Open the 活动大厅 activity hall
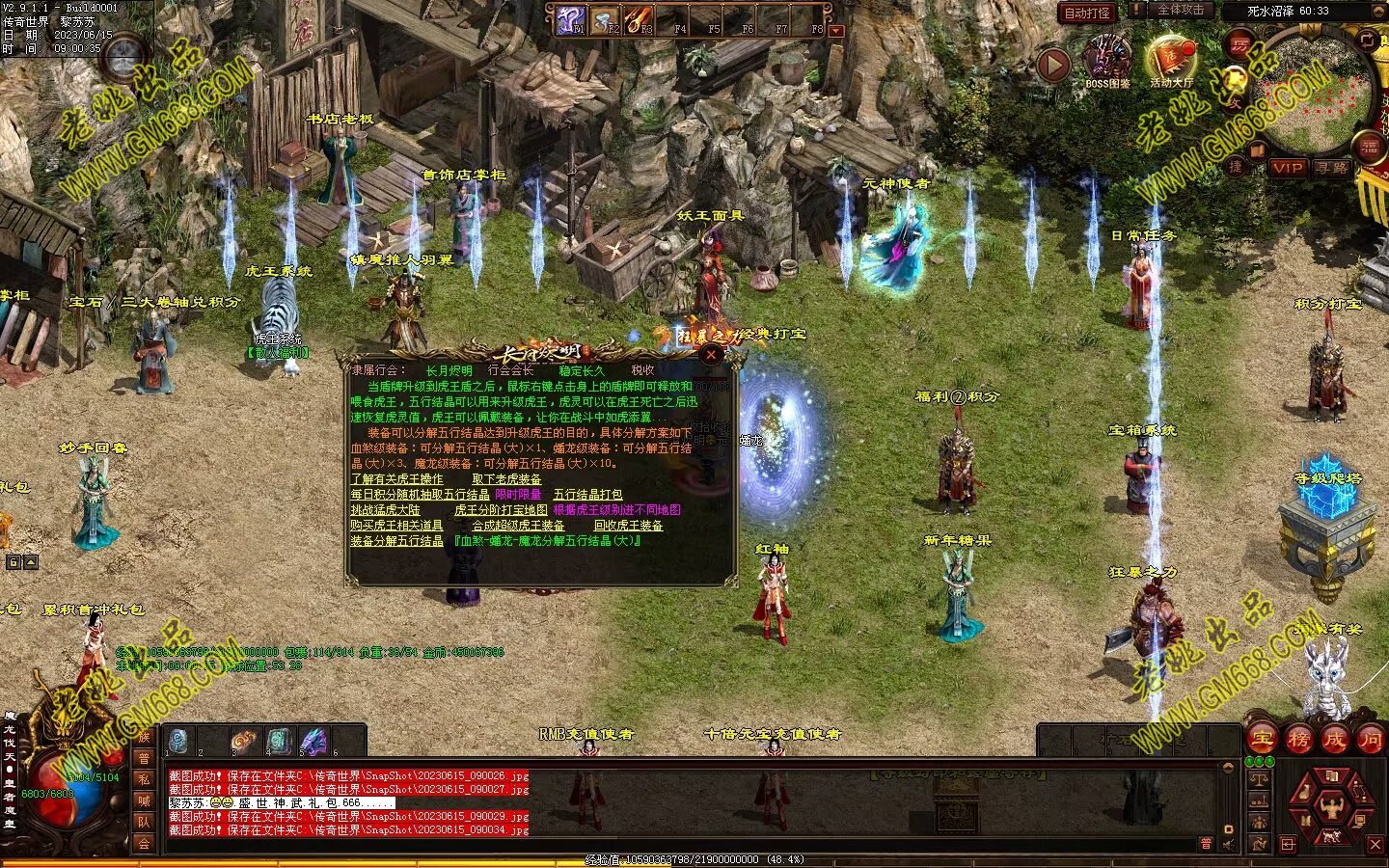The image size is (1389, 868). pyautogui.click(x=1170, y=60)
